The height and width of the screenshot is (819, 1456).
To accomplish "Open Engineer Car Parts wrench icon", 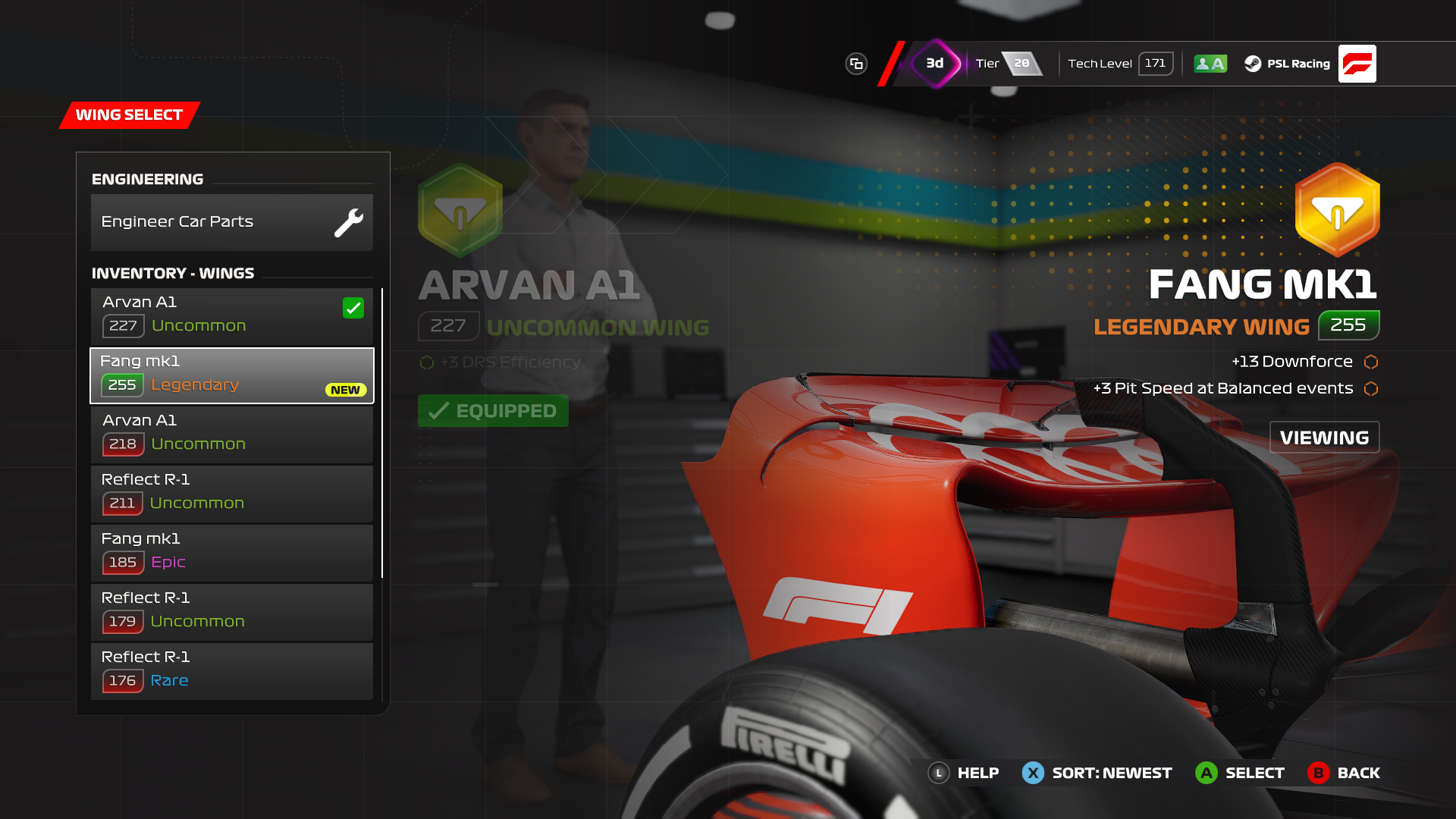I will pyautogui.click(x=349, y=221).
